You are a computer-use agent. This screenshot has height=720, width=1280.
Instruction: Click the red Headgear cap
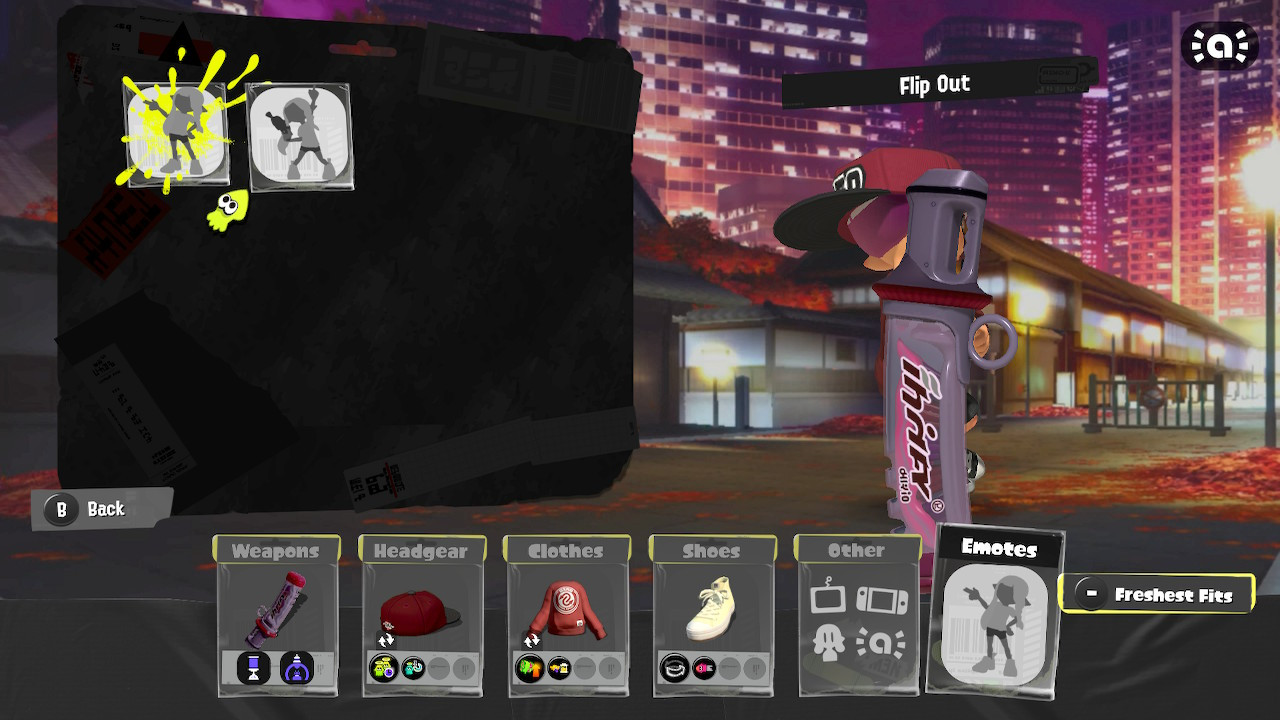click(x=424, y=610)
